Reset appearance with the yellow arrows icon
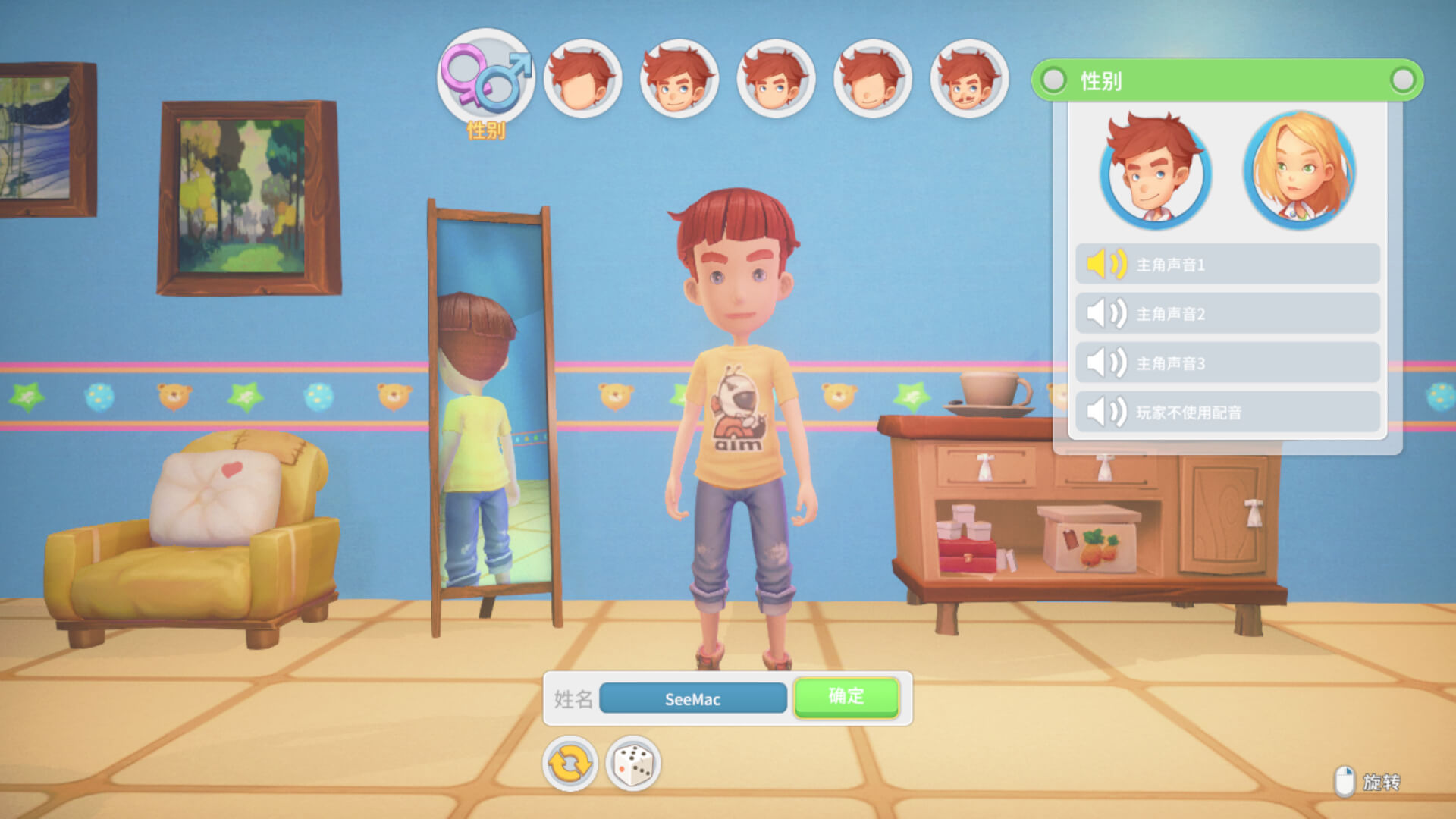 (x=570, y=764)
